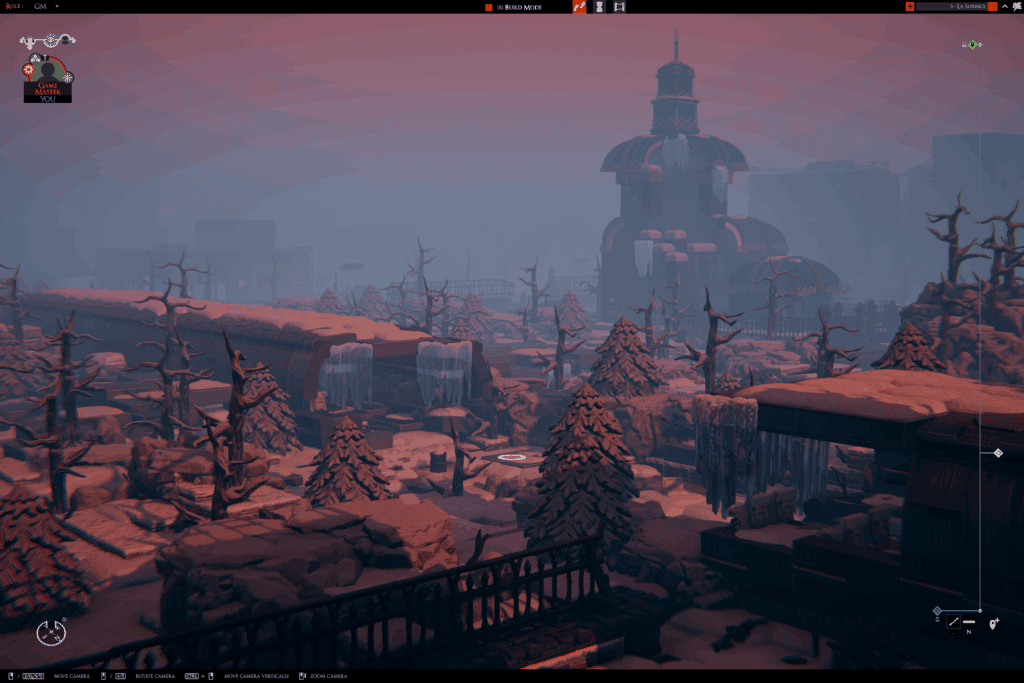
Task: Click the red plus button beside board name
Action: coord(910,6)
